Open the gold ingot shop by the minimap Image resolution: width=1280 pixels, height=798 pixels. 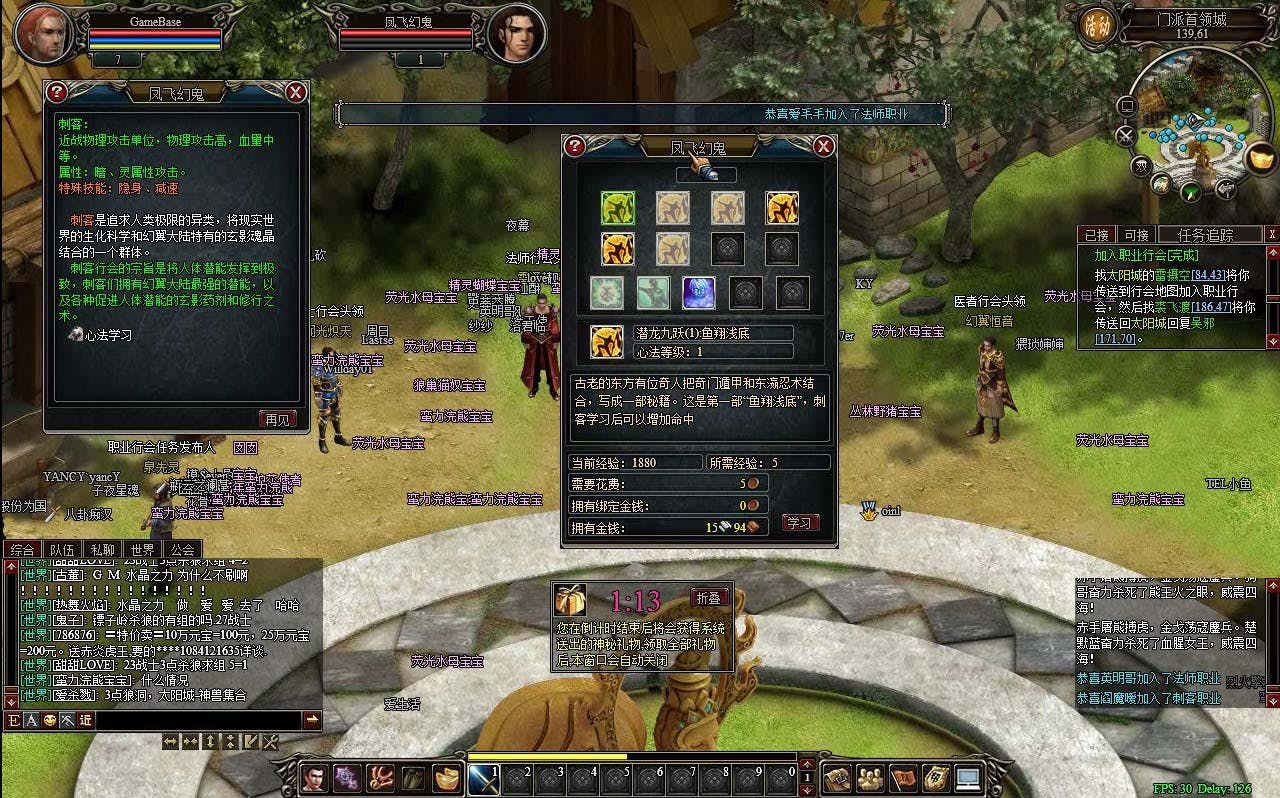1262,157
